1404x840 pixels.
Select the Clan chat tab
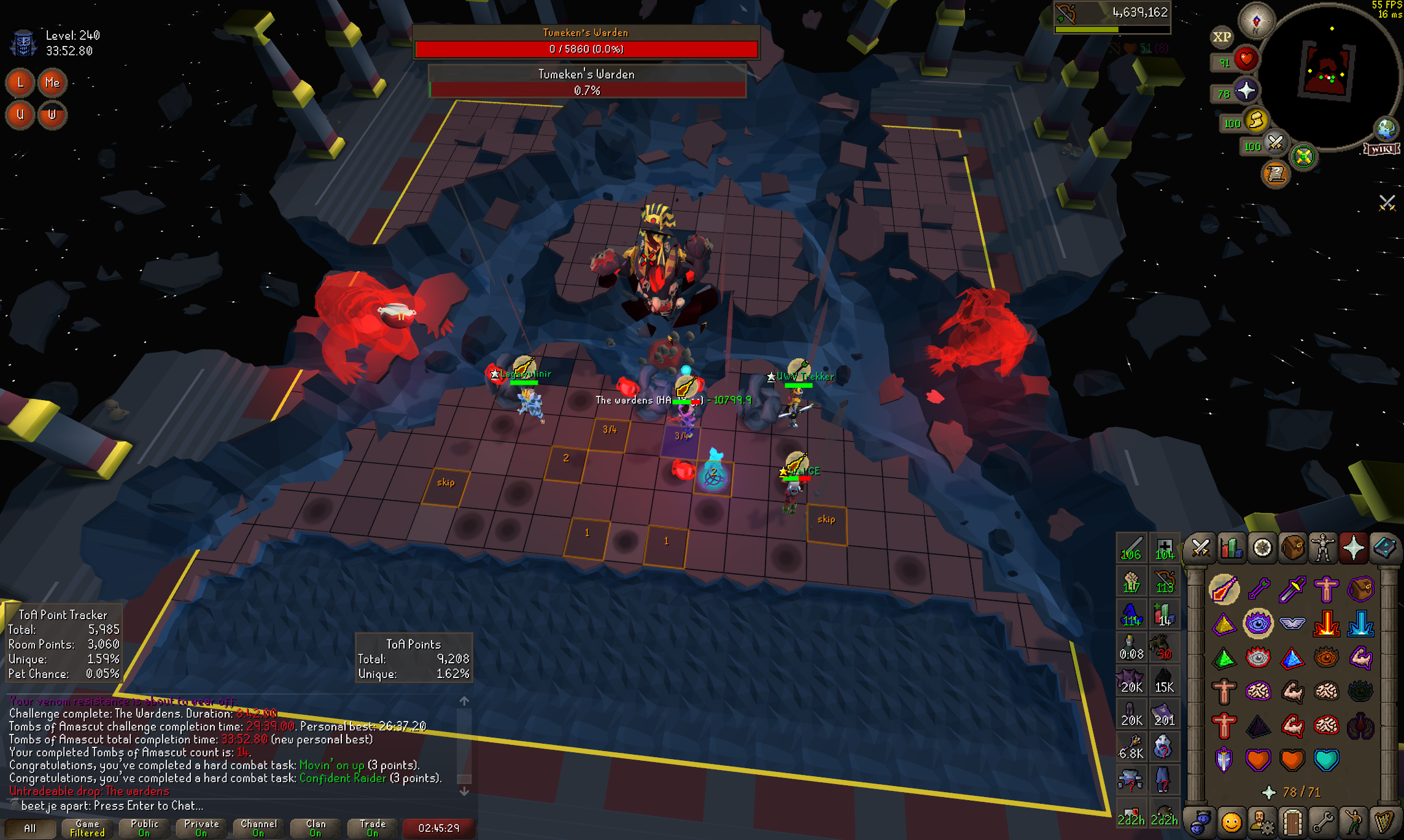316,828
